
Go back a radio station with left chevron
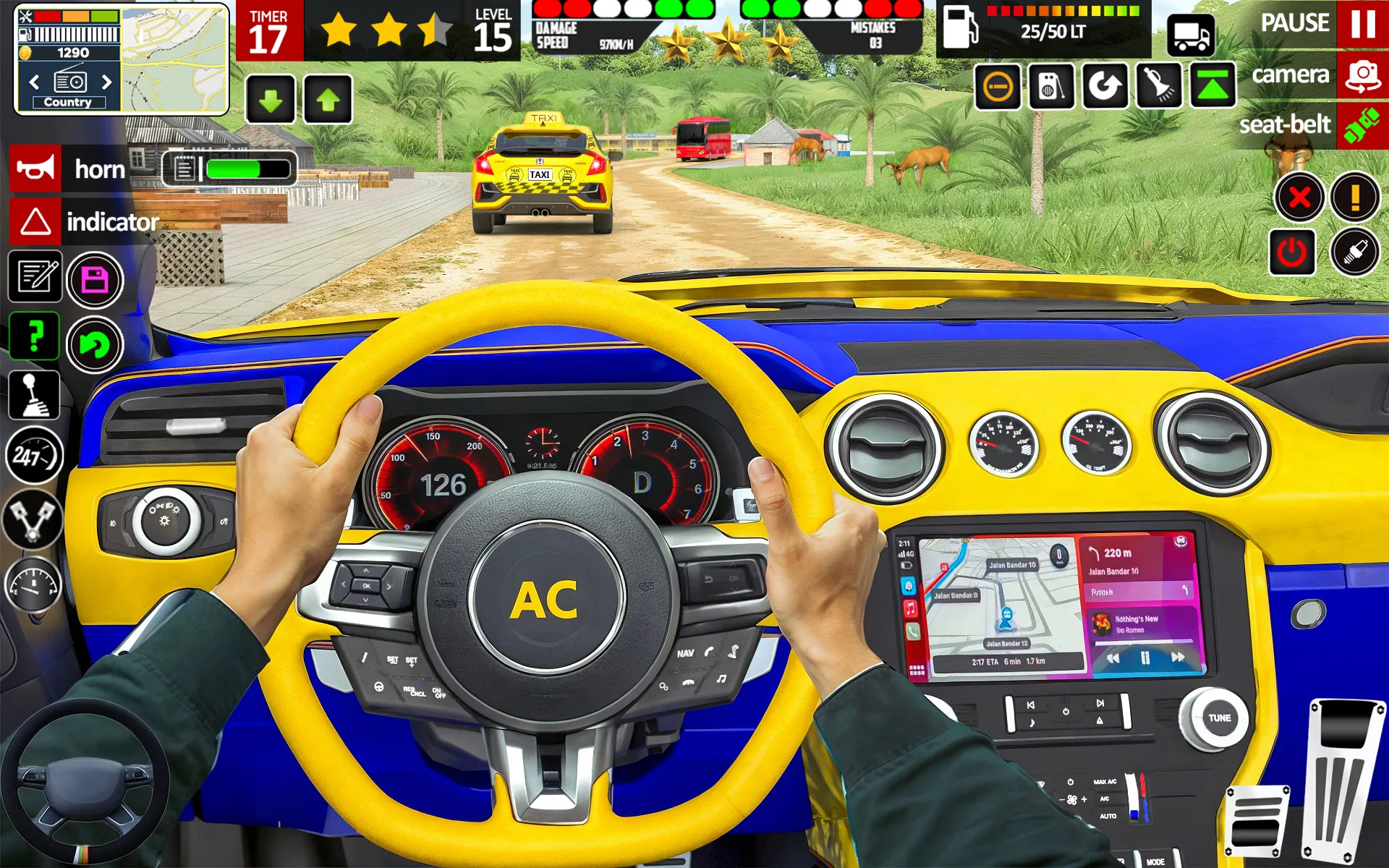[x=34, y=82]
